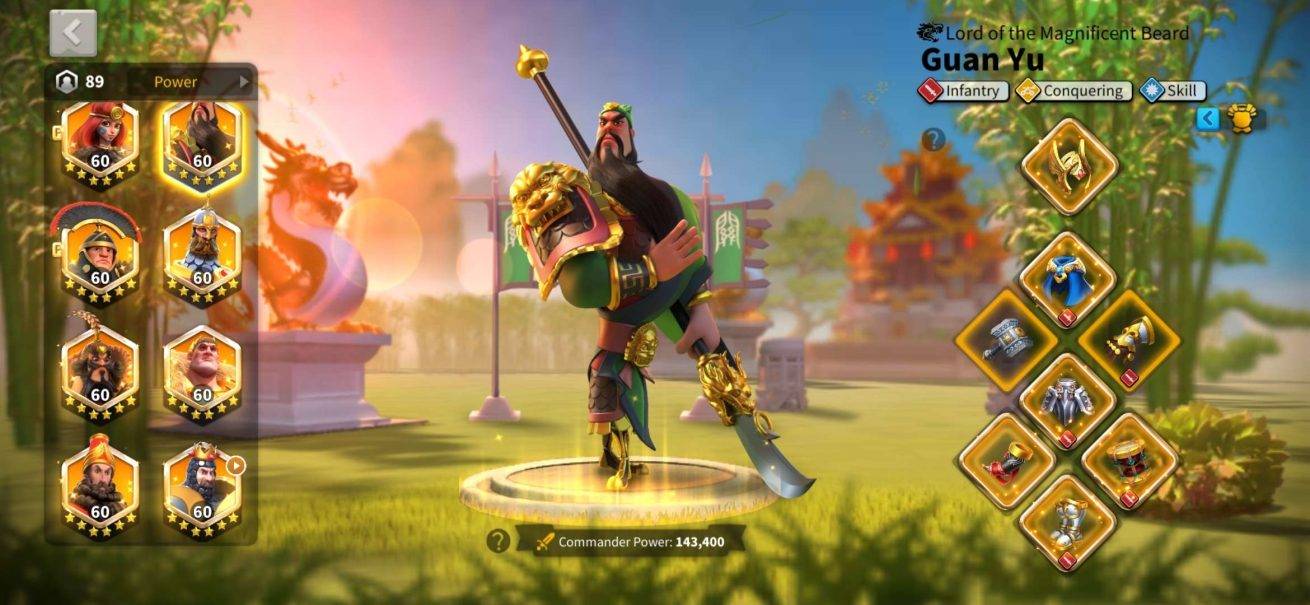Click the blue left-arrow equipment toggle

1208,119
